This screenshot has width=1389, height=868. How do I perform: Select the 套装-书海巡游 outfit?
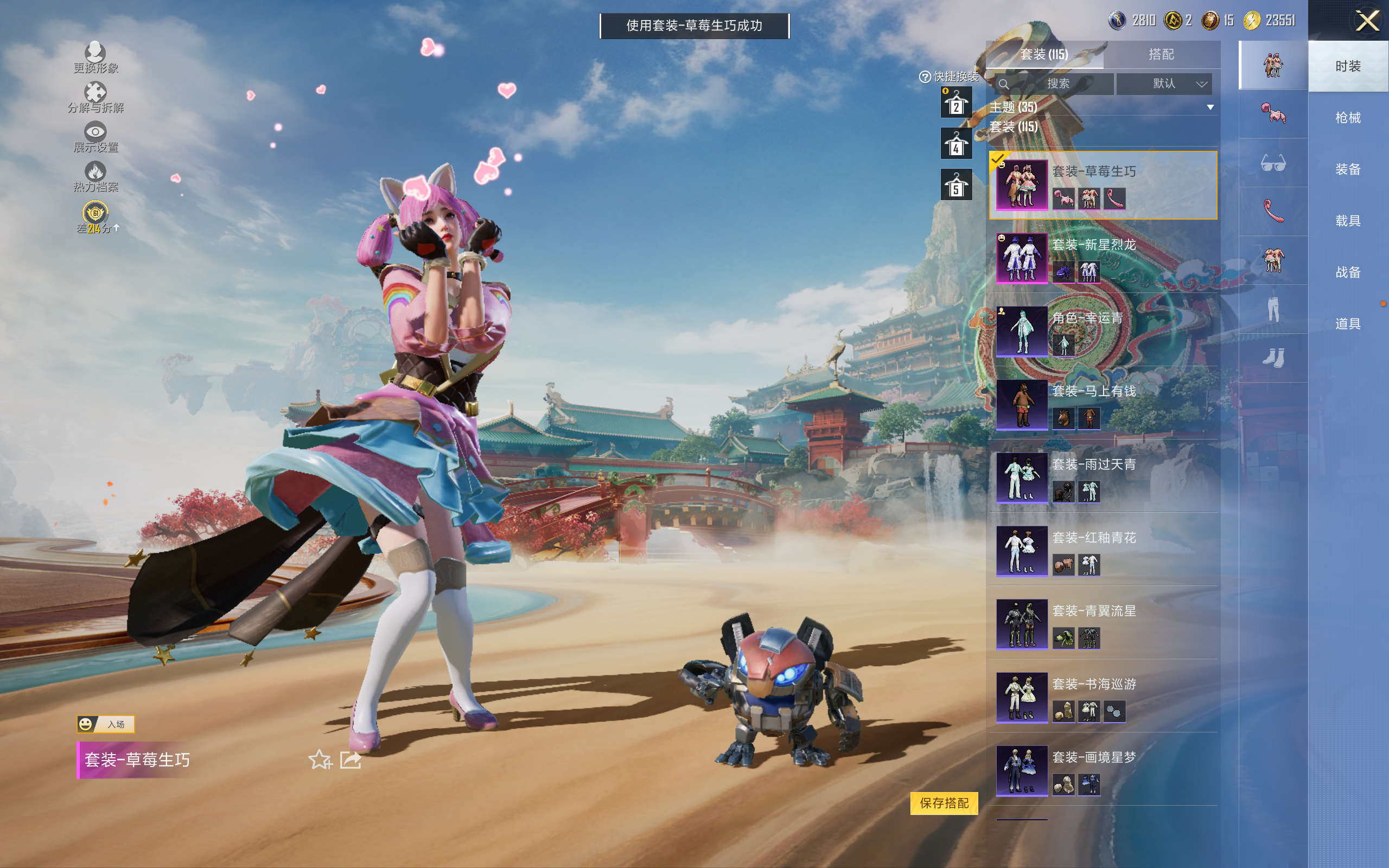tap(1102, 698)
